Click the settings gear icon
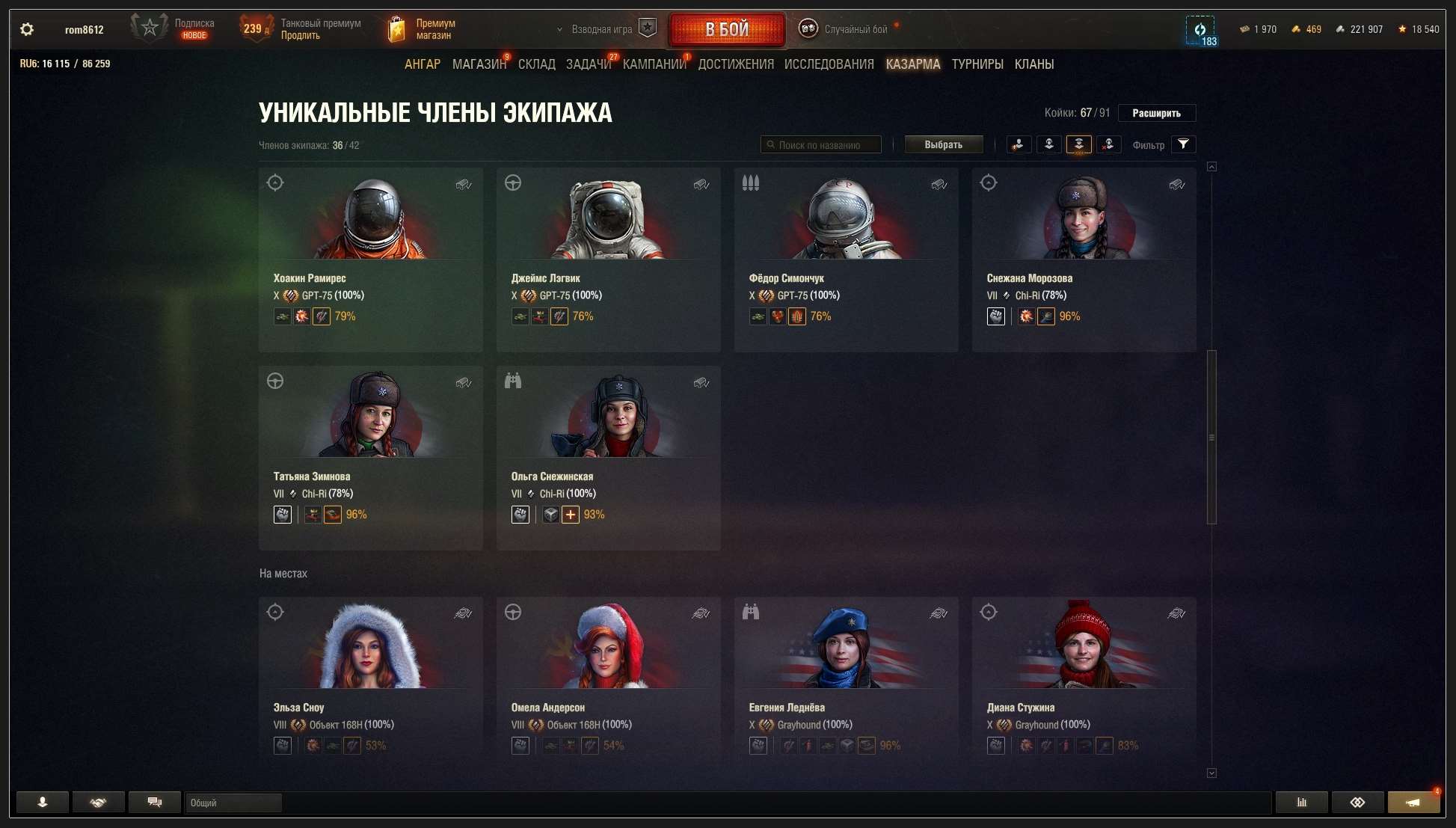Screen dimensions: 1456x828 click(x=26, y=28)
